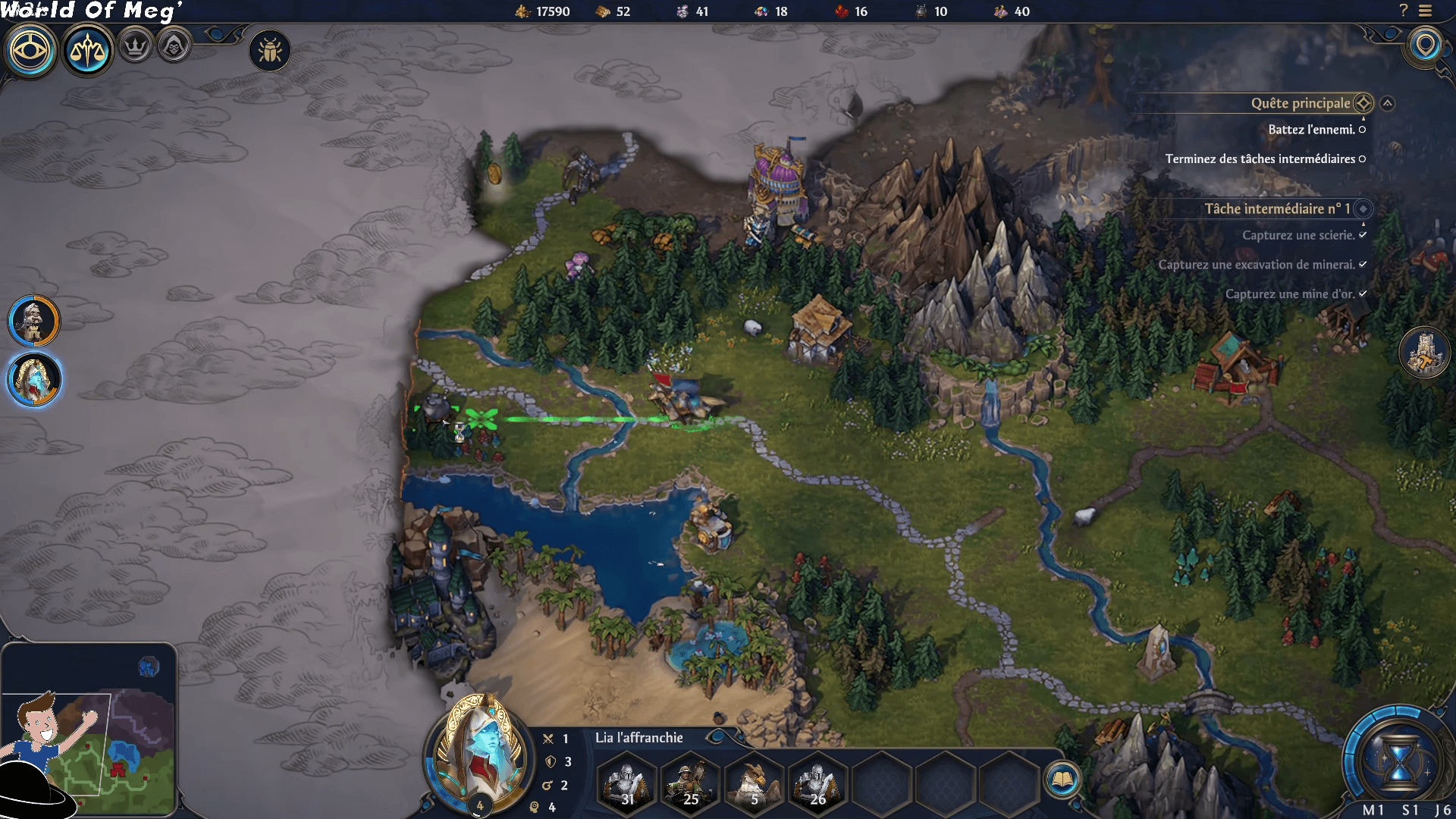Open the eye overview button
Image resolution: width=1456 pixels, height=819 pixels.
tap(31, 51)
